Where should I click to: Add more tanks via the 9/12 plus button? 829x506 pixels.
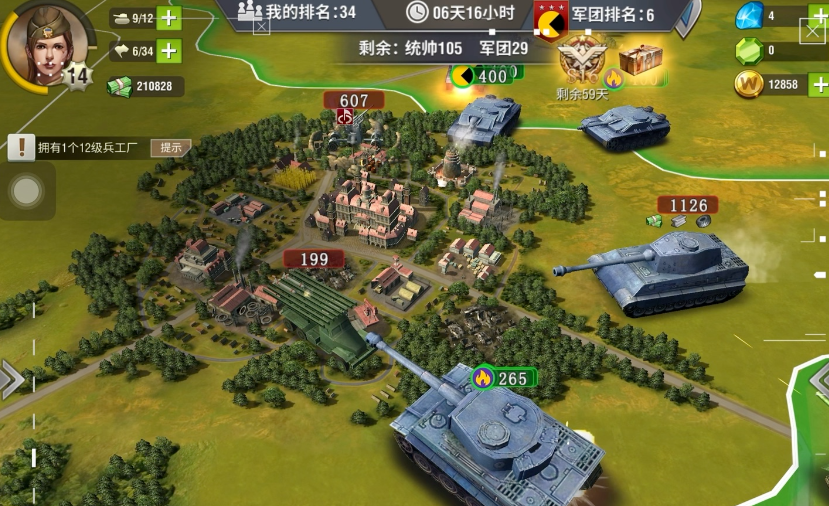coord(169,18)
